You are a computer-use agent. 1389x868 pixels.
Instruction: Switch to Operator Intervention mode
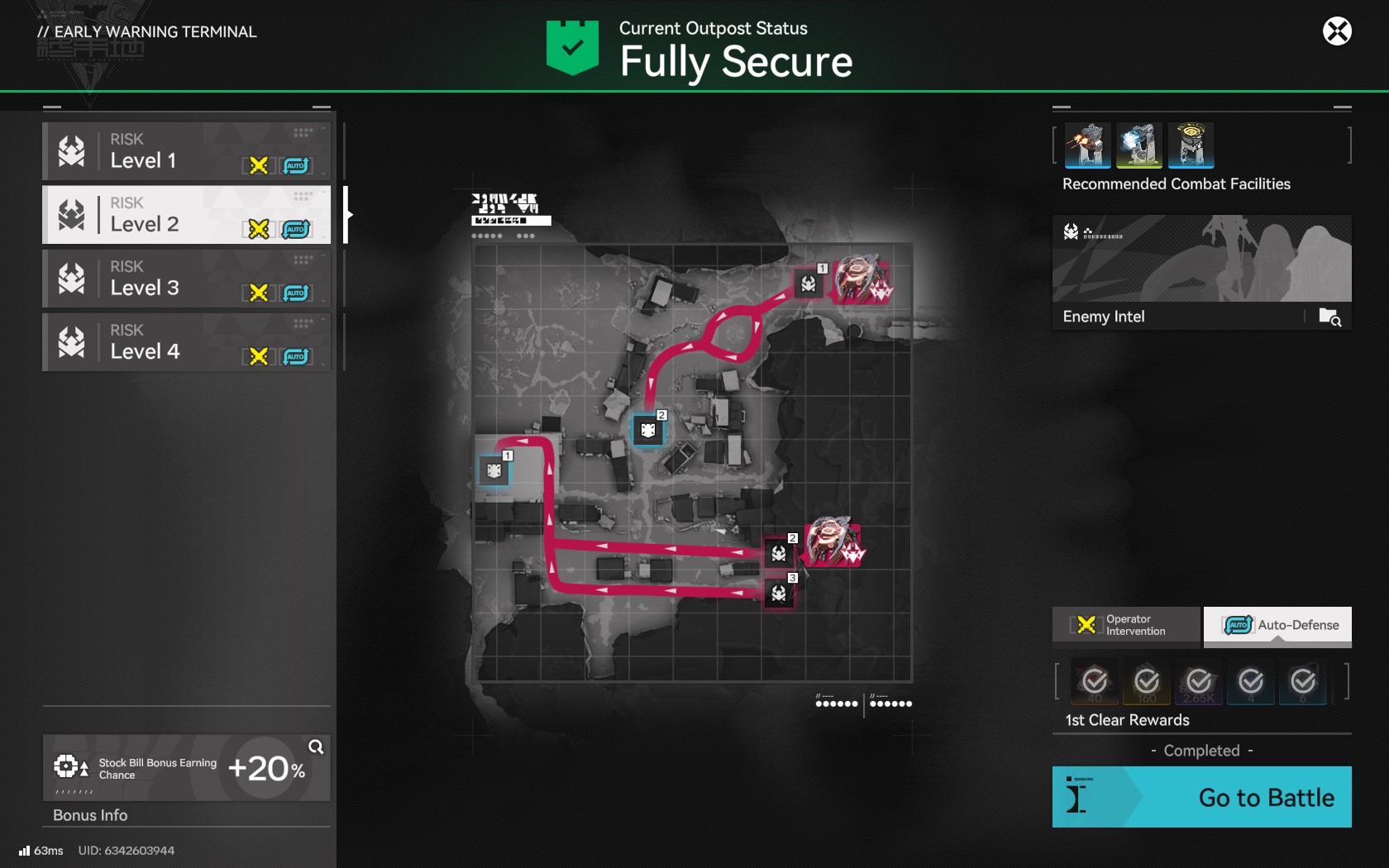[1126, 625]
